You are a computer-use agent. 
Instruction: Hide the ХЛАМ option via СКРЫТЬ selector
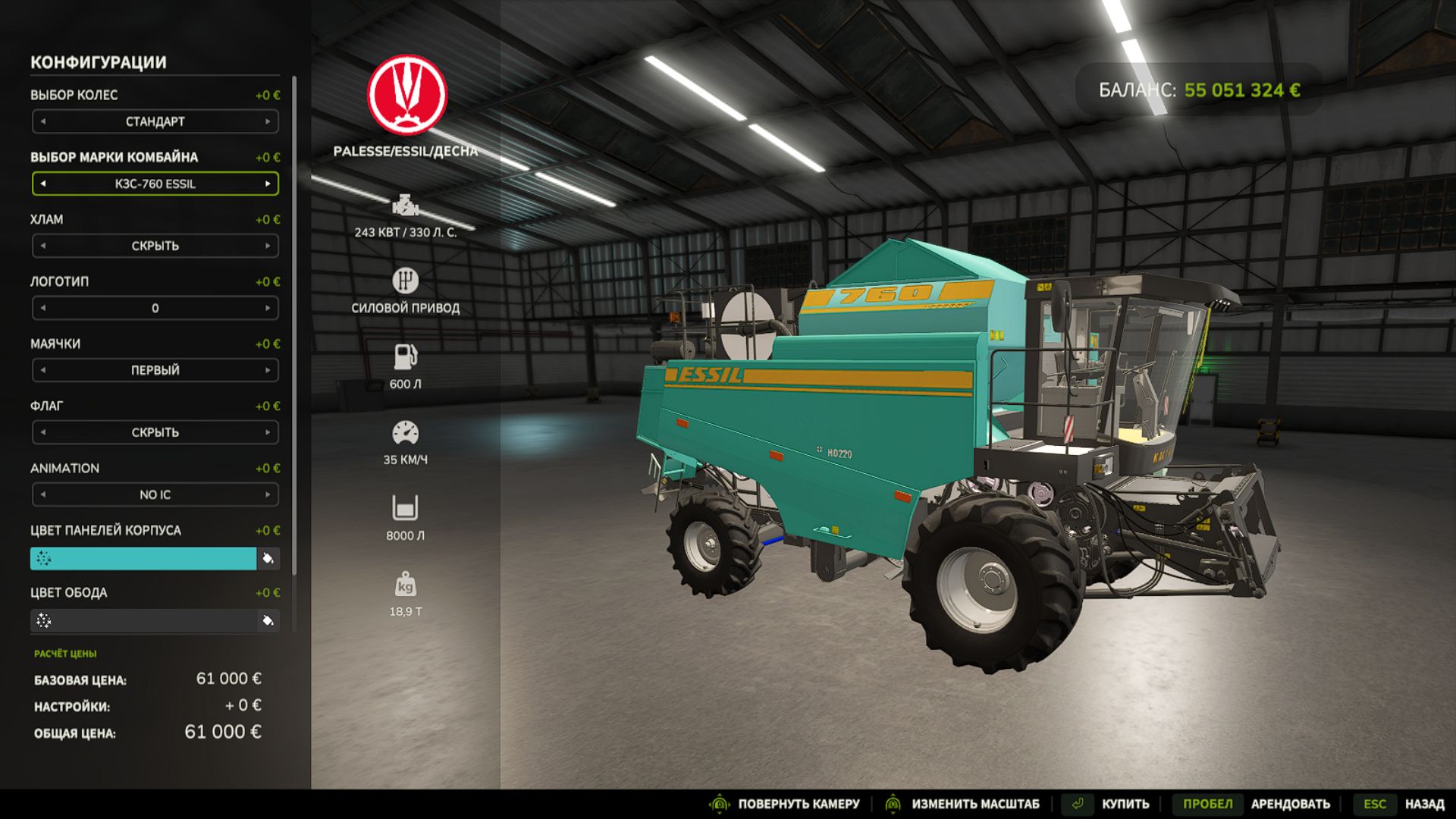155,246
